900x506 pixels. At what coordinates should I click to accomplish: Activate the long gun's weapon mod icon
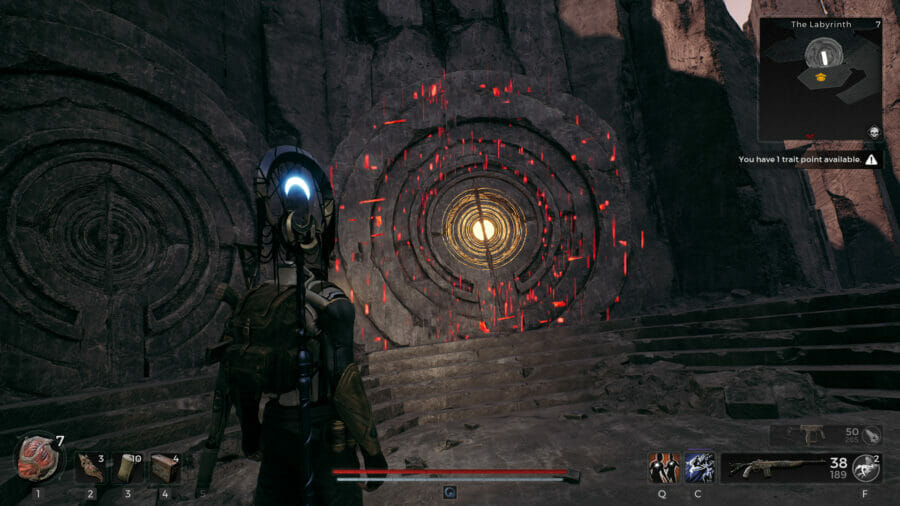[x=867, y=467]
